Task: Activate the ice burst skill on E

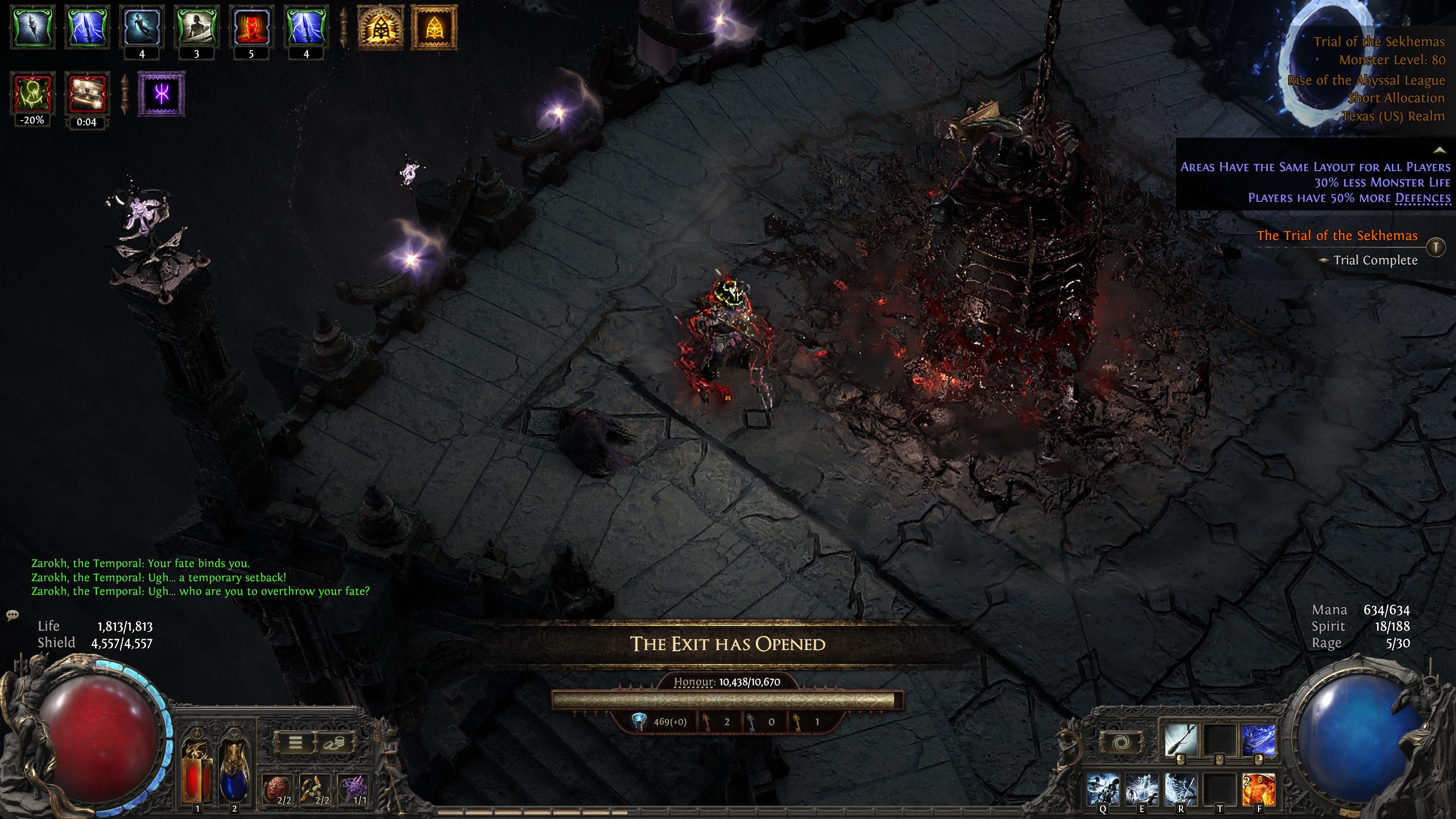Action: 1141,789
